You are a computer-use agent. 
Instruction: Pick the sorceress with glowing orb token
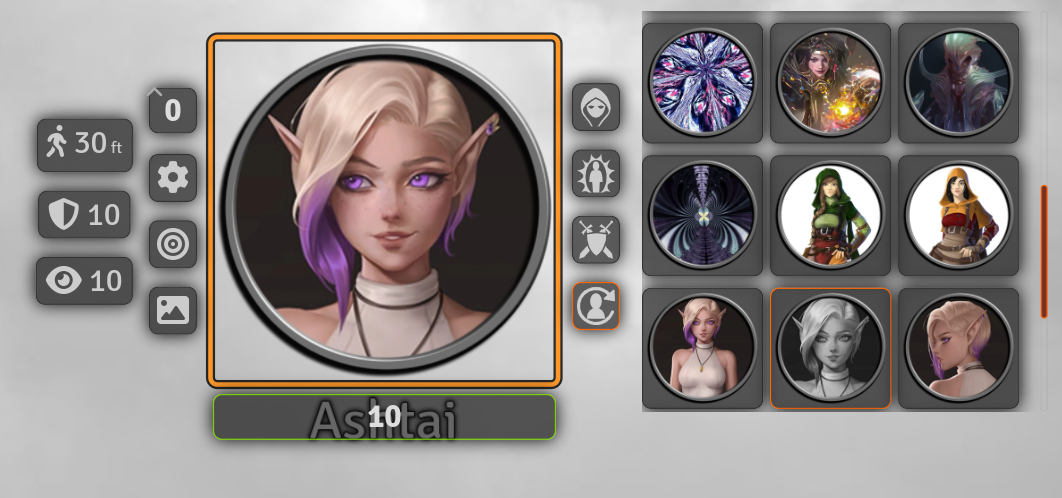pos(830,82)
